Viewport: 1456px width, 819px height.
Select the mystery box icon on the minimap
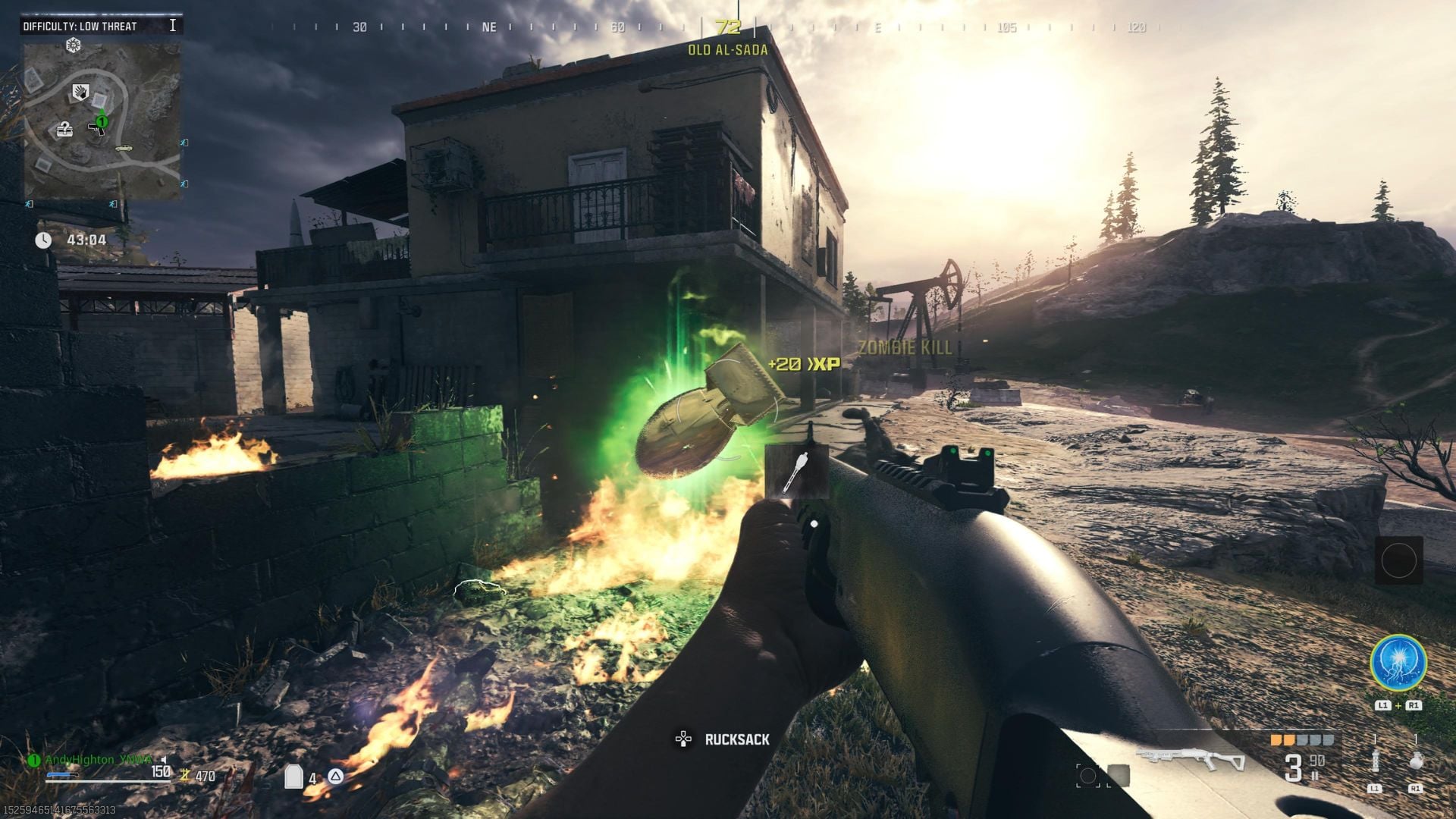64,130
